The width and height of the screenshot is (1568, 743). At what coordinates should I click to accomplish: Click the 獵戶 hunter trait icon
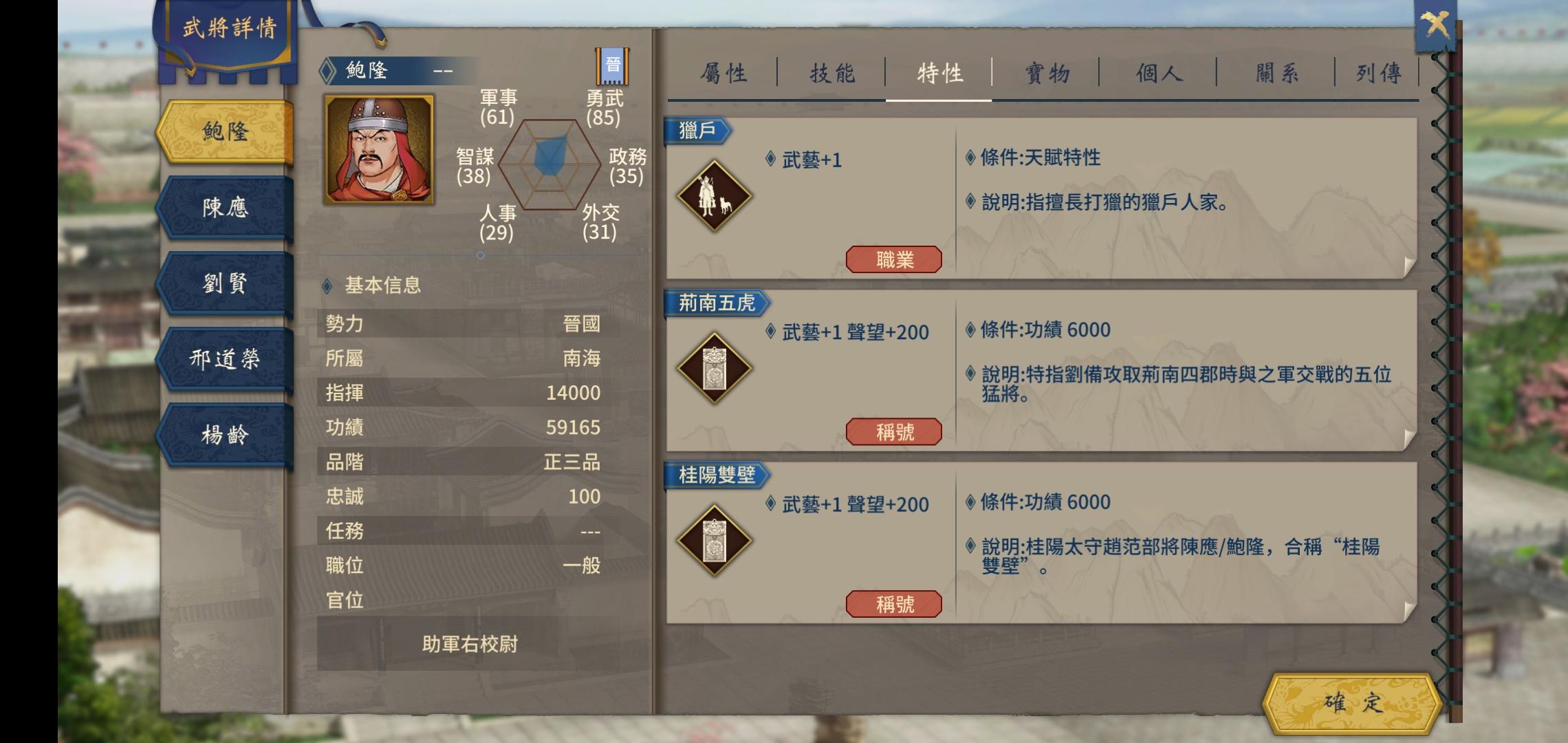[x=714, y=193]
